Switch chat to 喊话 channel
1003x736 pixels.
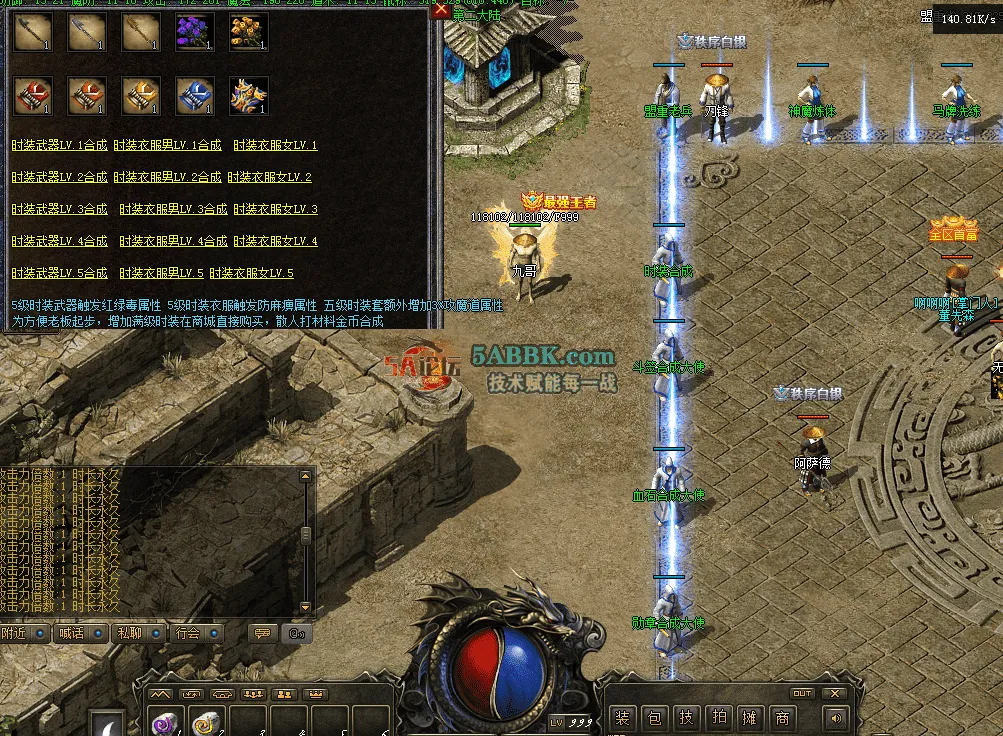pos(81,633)
